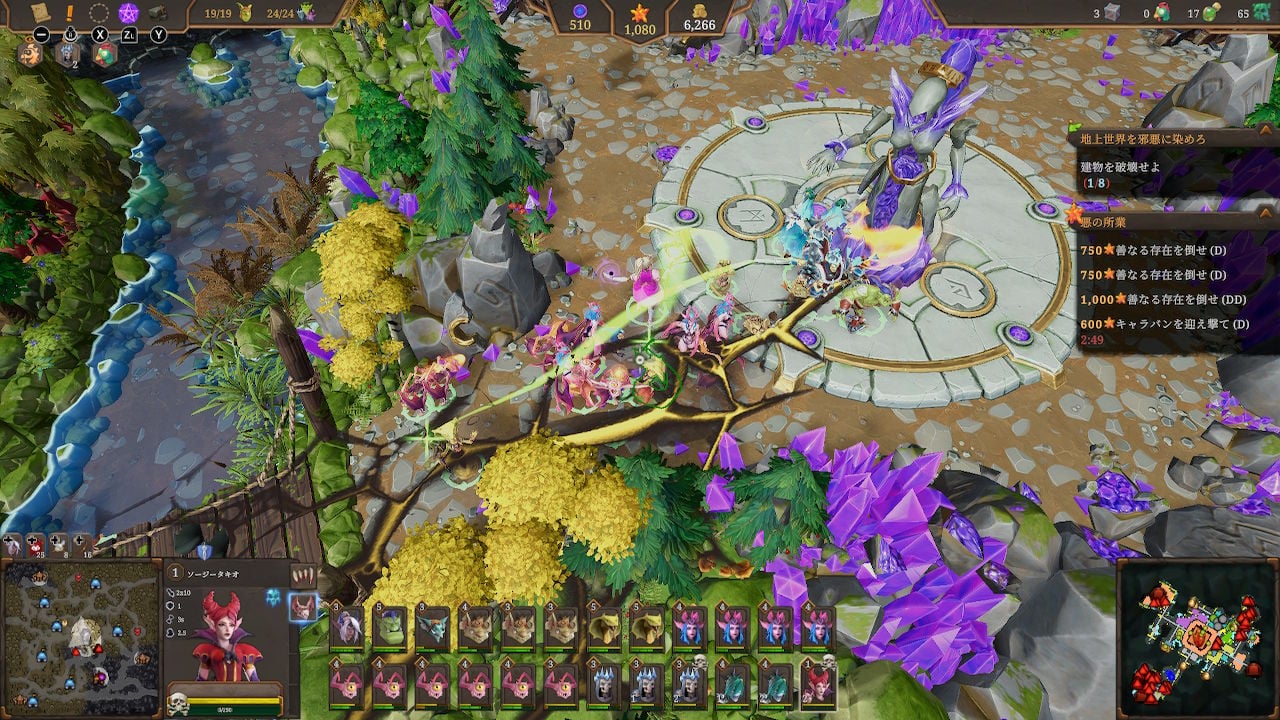The image size is (1280, 720).
Task: Collapse the evil deeds (悪の所業) panel
Action: 1264,212
